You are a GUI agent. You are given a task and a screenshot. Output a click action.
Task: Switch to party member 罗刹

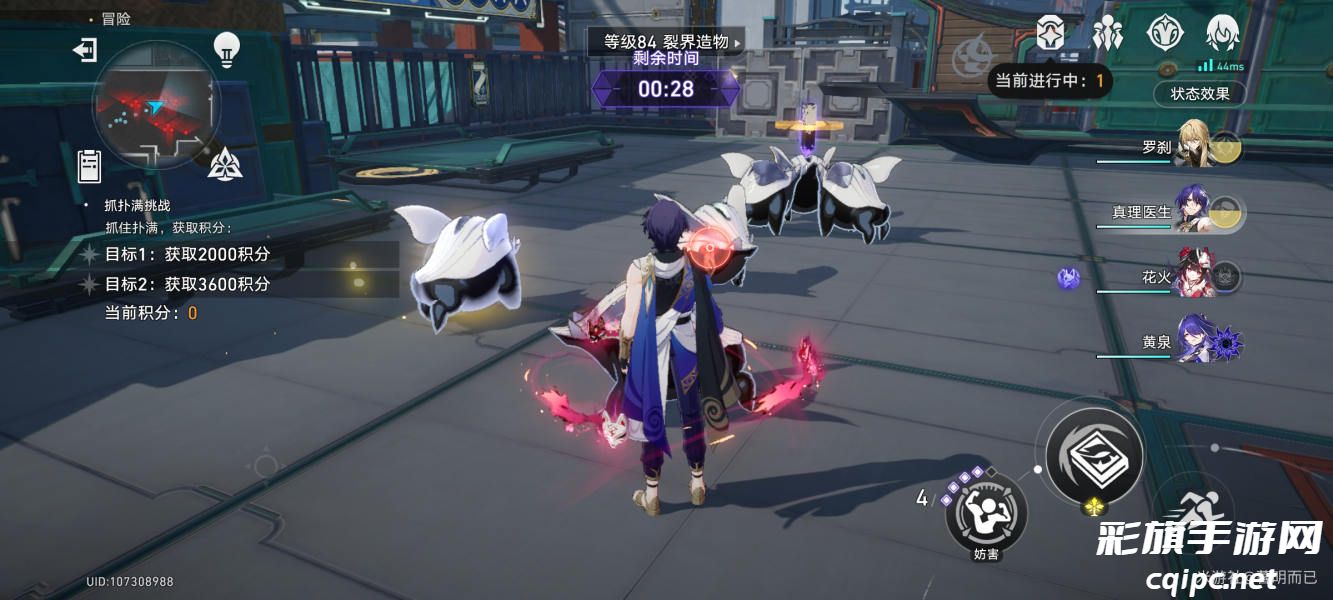point(1195,147)
